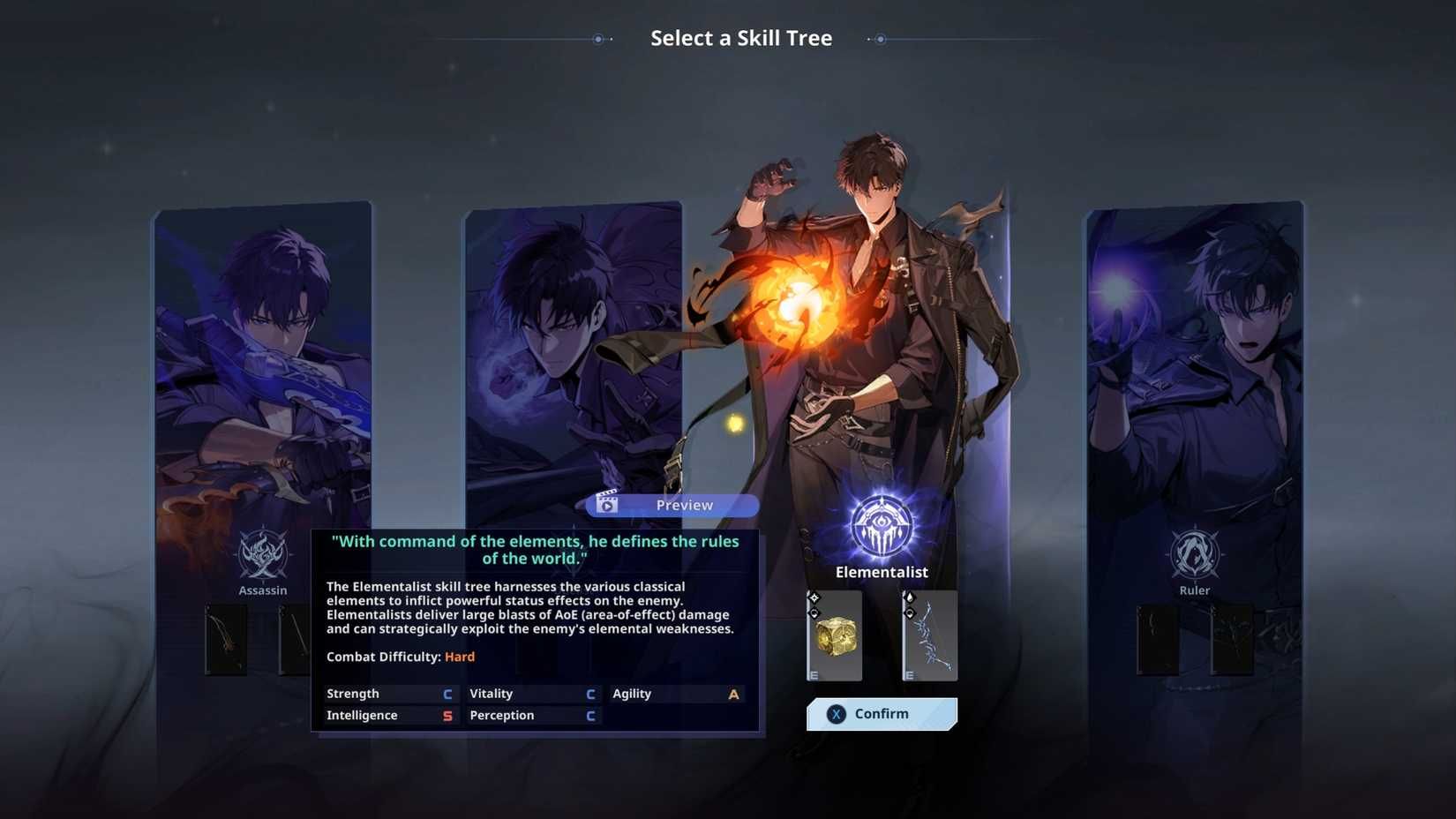Click the water droplet icon on the bow item card
Viewport: 1456px width, 819px height.
point(910,597)
